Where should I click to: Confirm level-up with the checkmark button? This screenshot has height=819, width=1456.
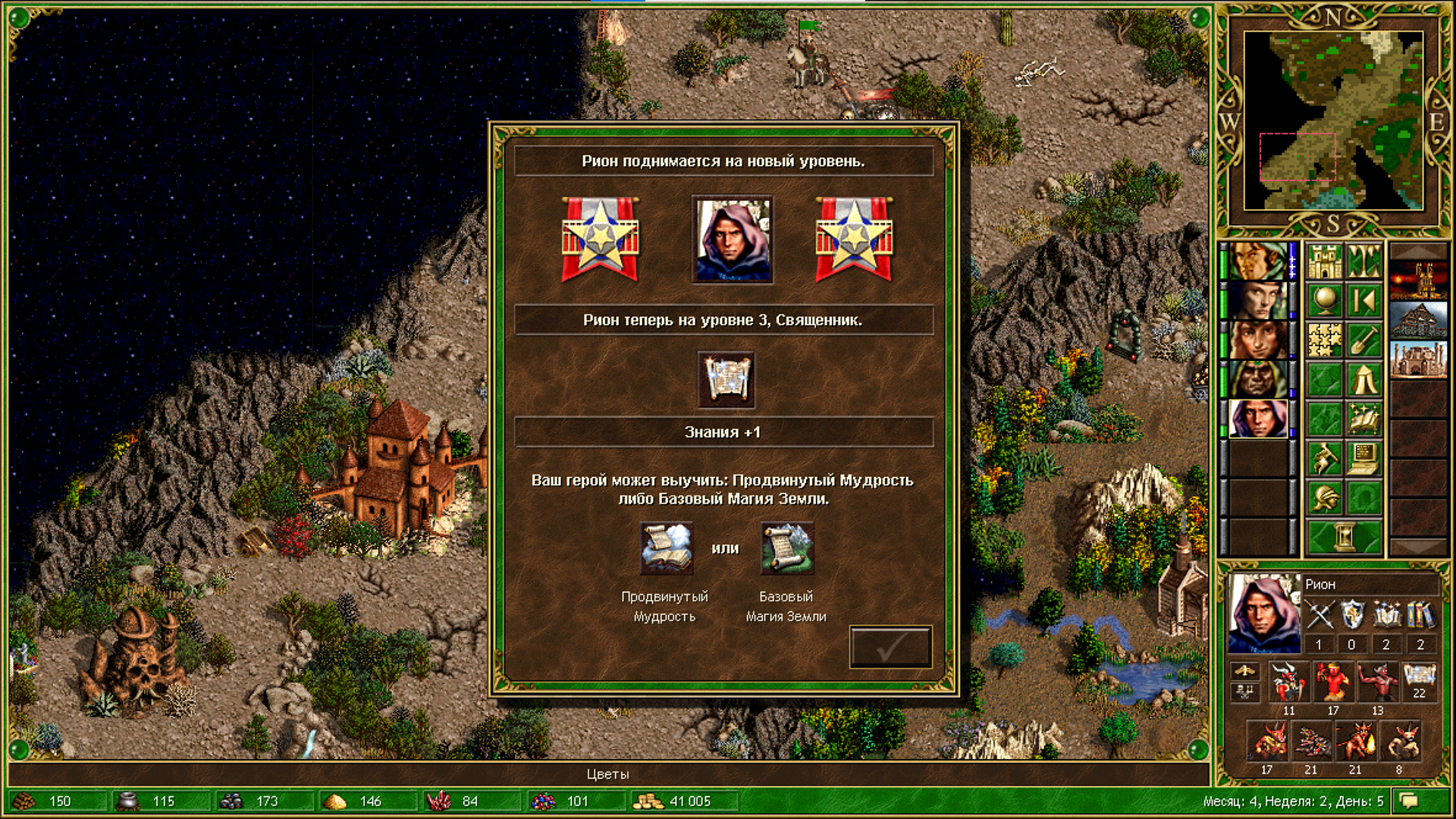pyautogui.click(x=890, y=647)
